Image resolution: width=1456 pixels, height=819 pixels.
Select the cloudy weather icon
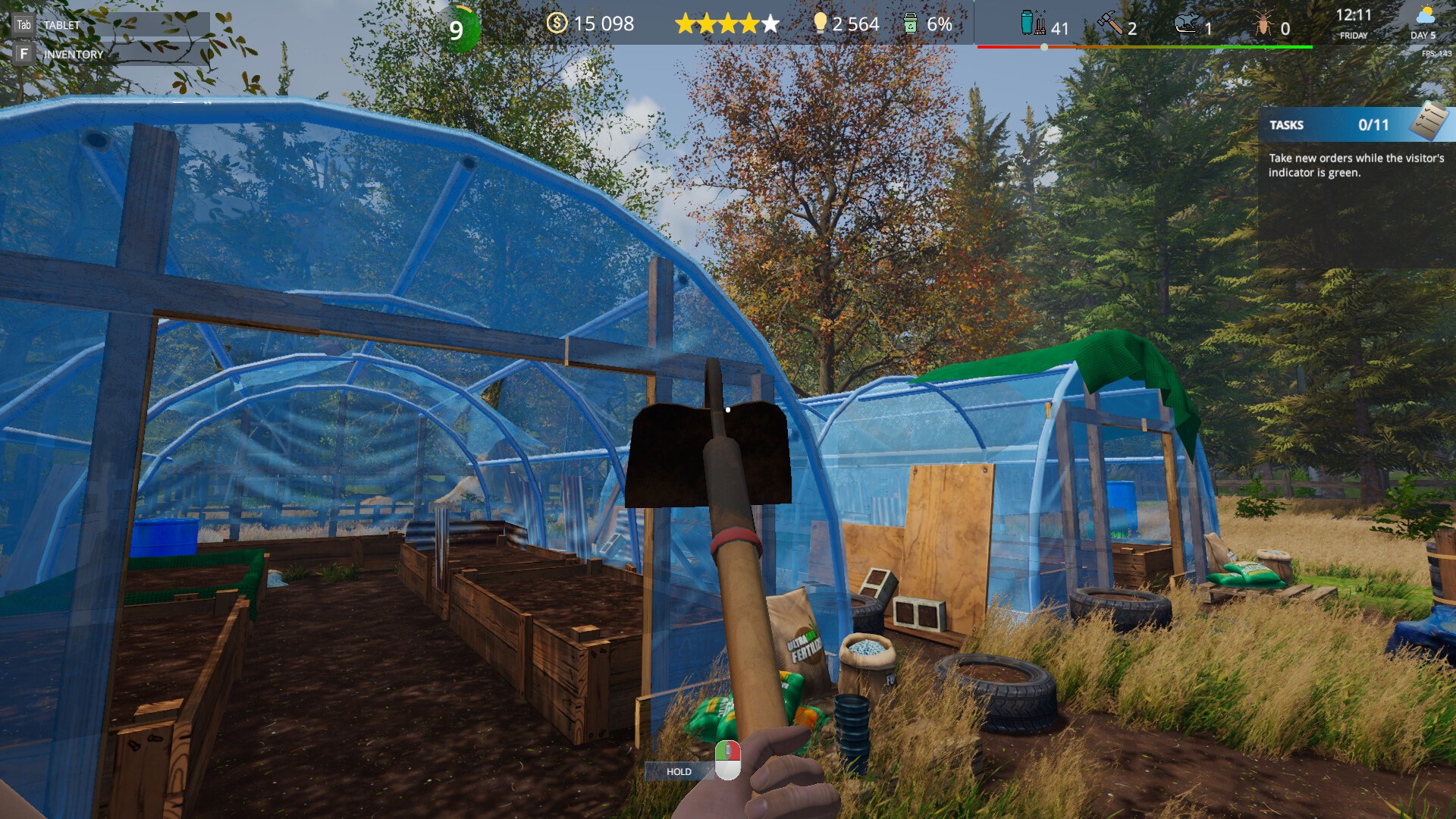[1425, 15]
